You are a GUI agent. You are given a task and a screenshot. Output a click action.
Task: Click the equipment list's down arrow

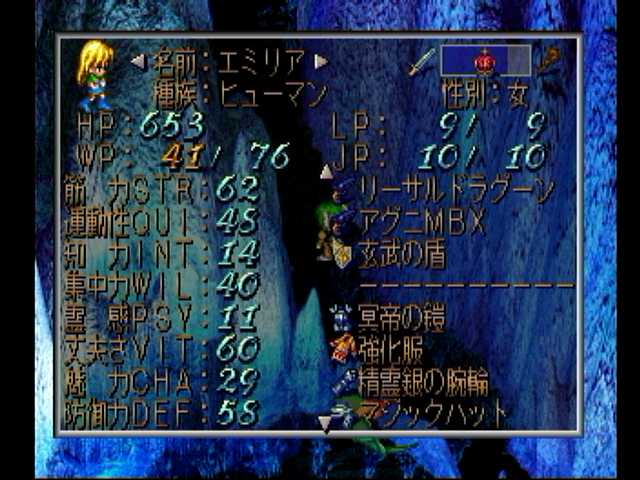pos(323,425)
